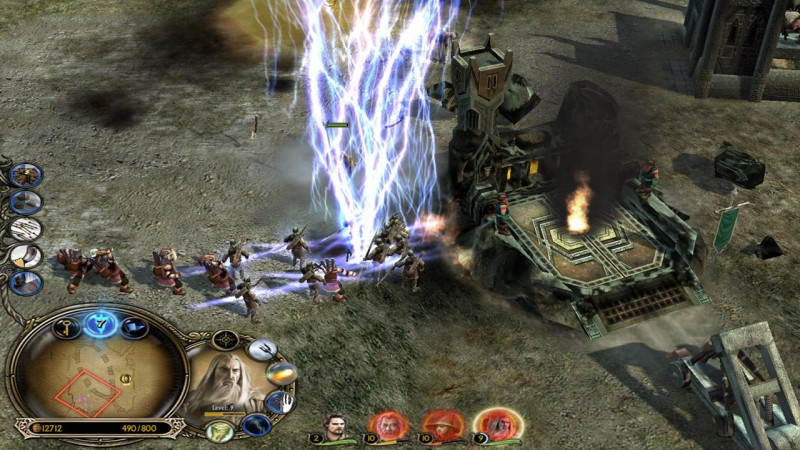Cast the lightning storm ability

pyautogui.click(x=256, y=425)
